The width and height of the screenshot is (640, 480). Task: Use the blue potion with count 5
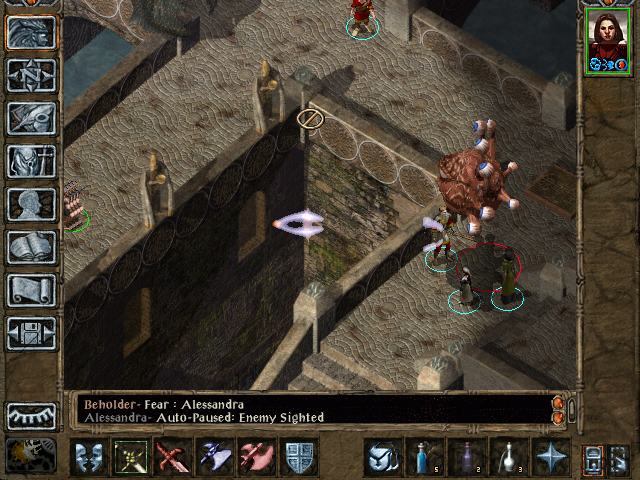[423, 458]
